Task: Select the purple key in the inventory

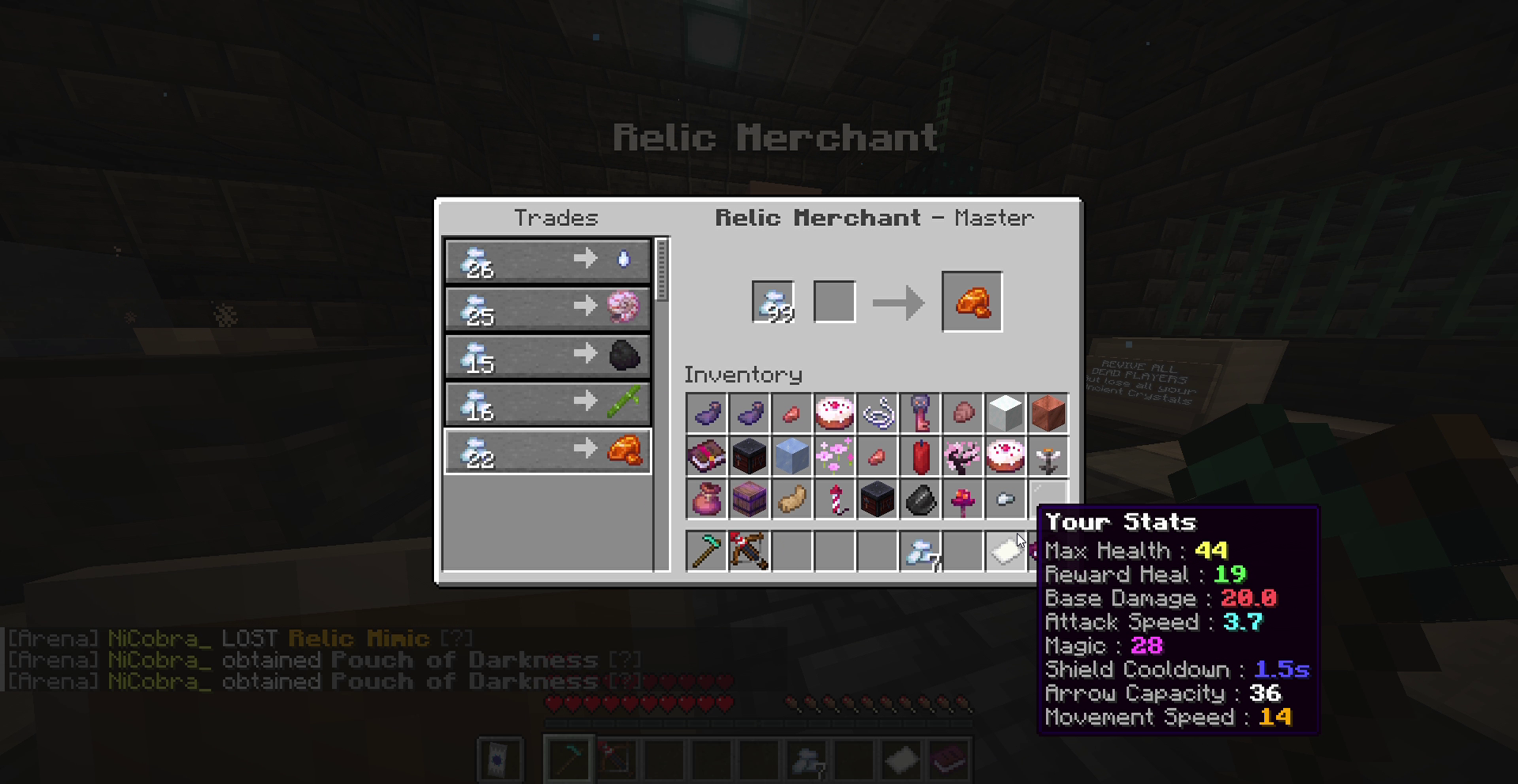Action: pos(920,413)
